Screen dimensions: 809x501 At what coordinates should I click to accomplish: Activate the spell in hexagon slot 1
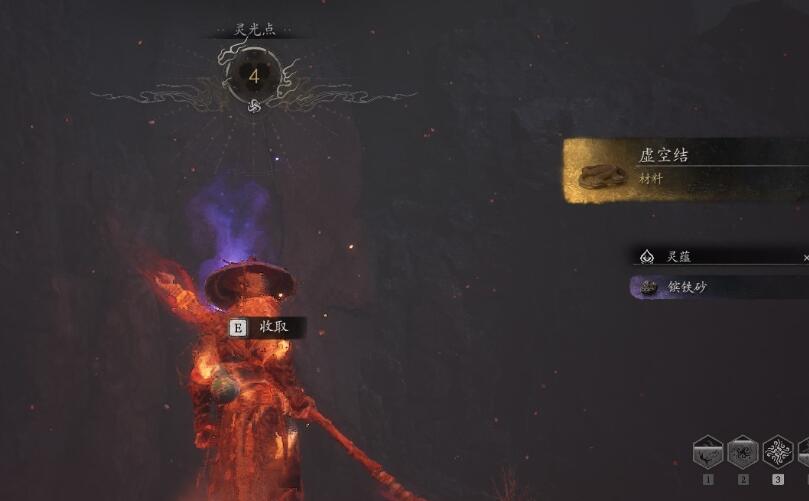click(x=708, y=452)
